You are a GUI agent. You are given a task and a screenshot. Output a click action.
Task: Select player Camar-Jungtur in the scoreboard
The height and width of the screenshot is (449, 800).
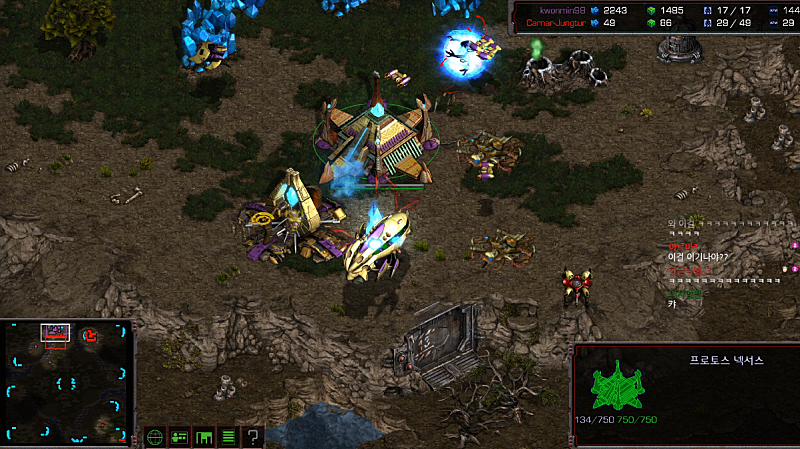click(x=556, y=21)
